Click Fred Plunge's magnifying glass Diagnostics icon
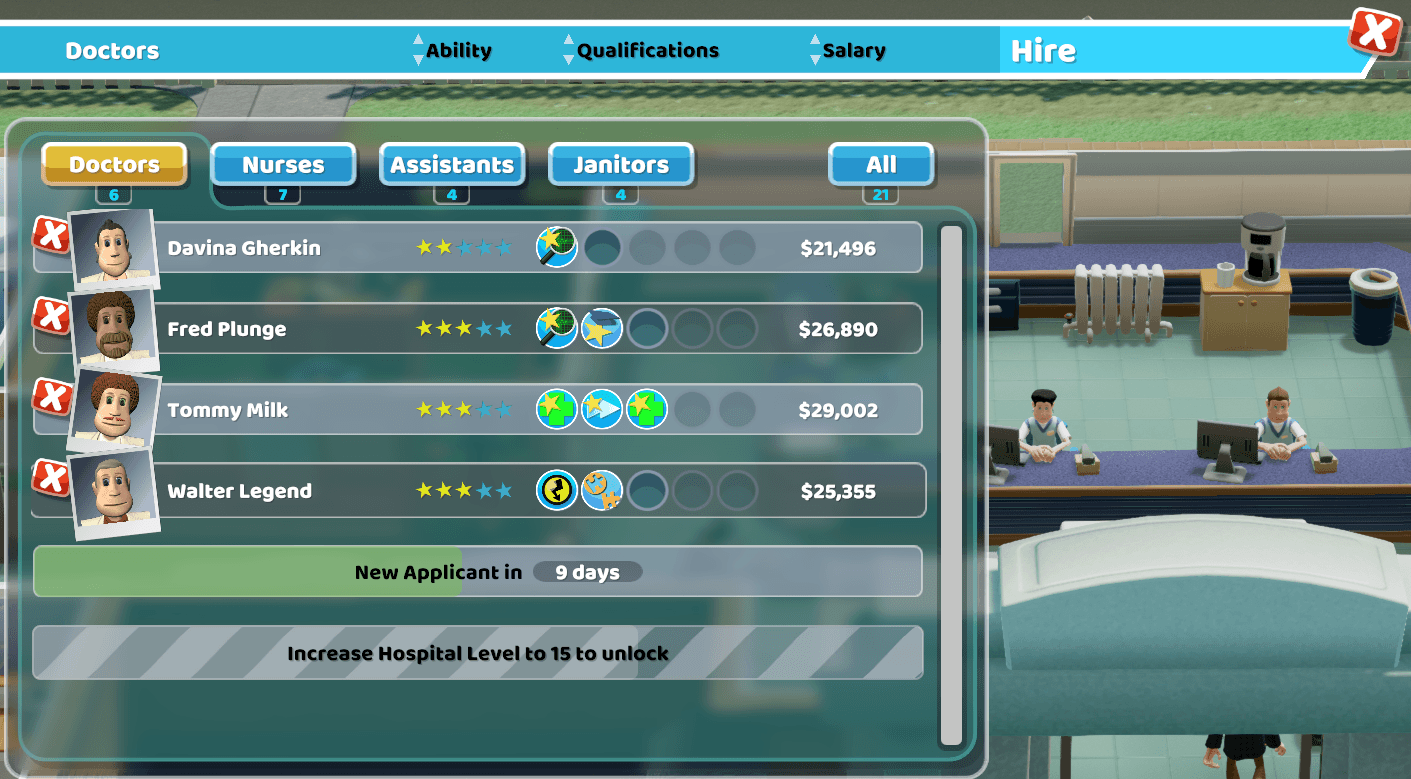The image size is (1411, 779). (x=557, y=328)
